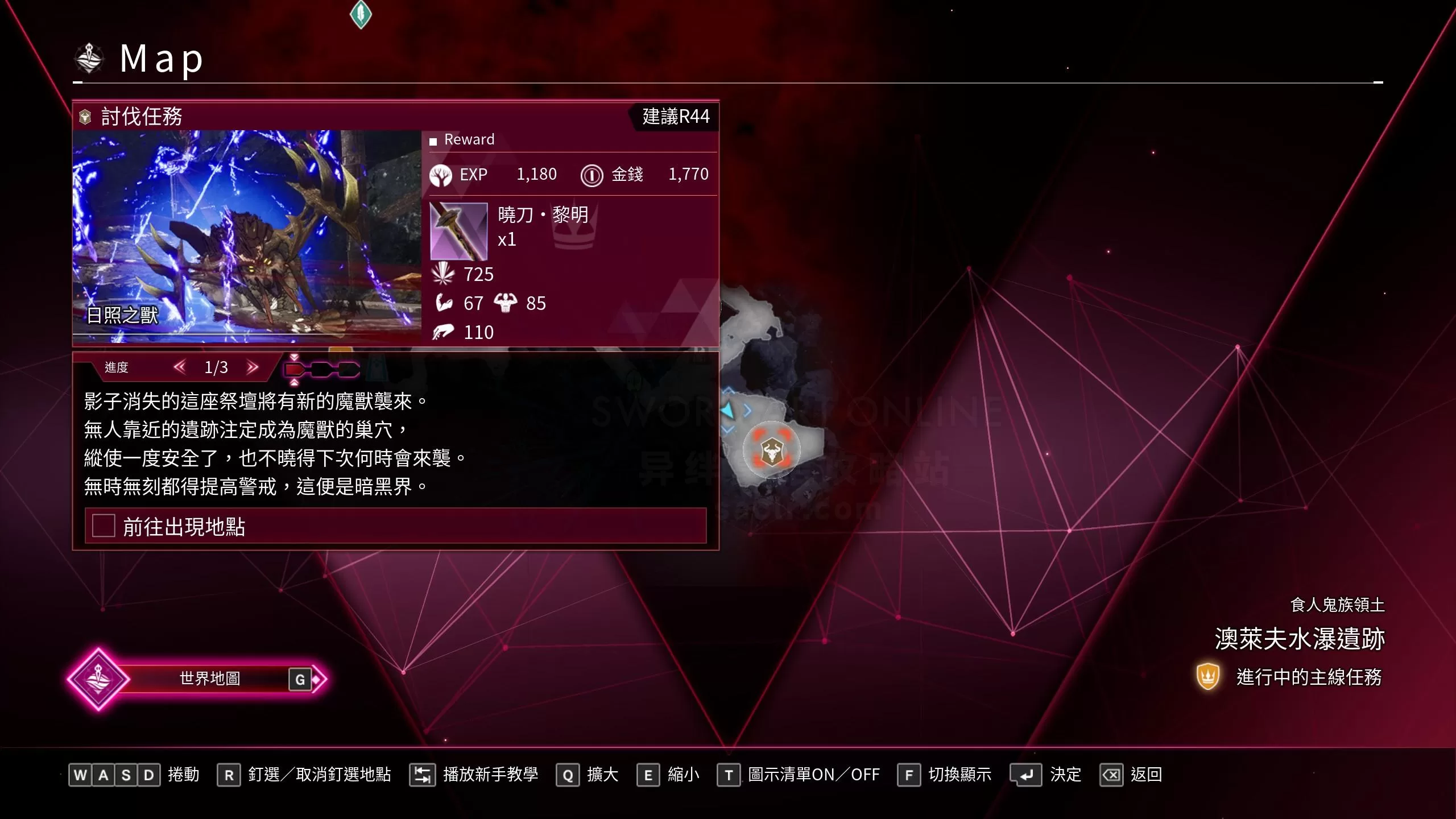Tick the 前往出現地點 objective checkbox
This screenshot has height=819, width=1456.
pos(104,526)
